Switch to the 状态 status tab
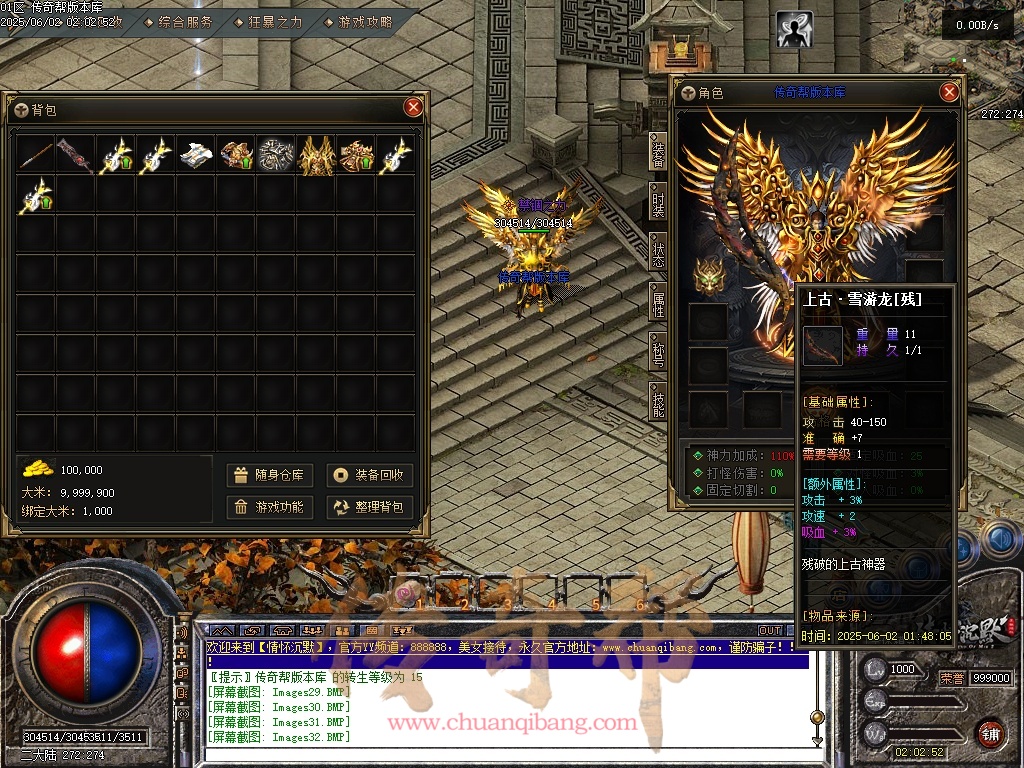Viewport: 1024px width, 768px height. pyautogui.click(x=658, y=251)
